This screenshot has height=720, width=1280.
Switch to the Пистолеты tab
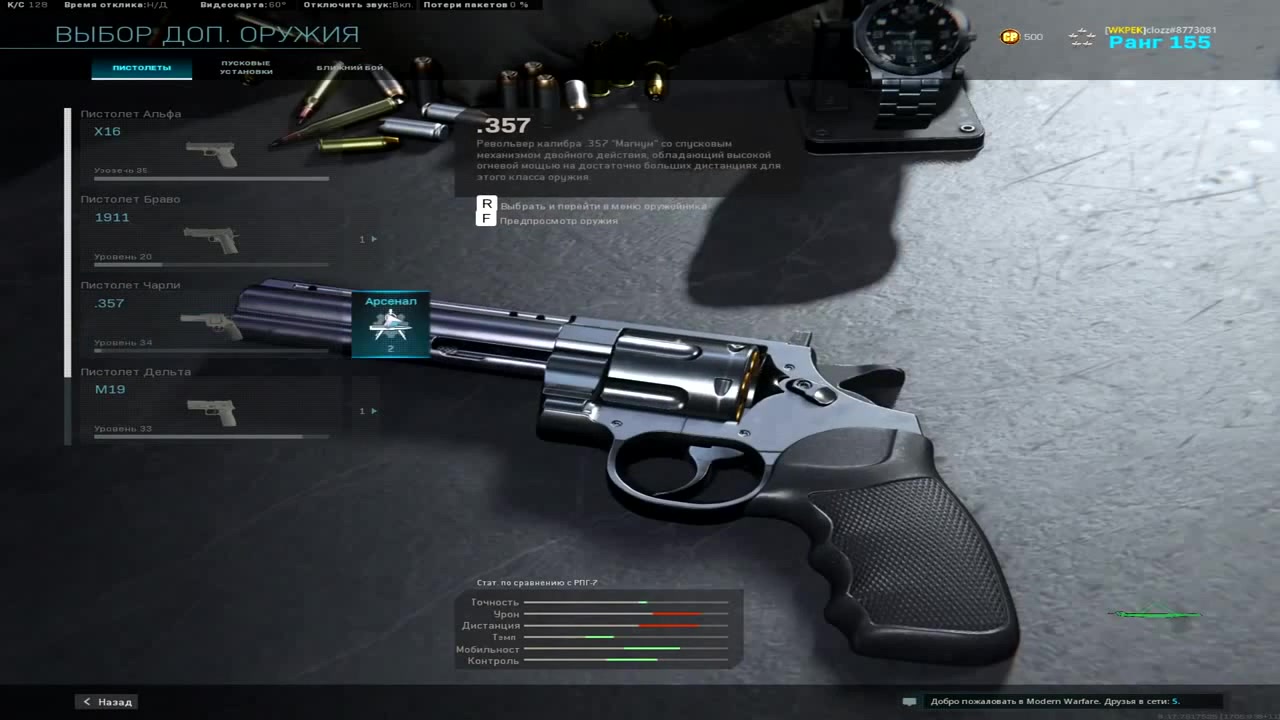pos(141,68)
